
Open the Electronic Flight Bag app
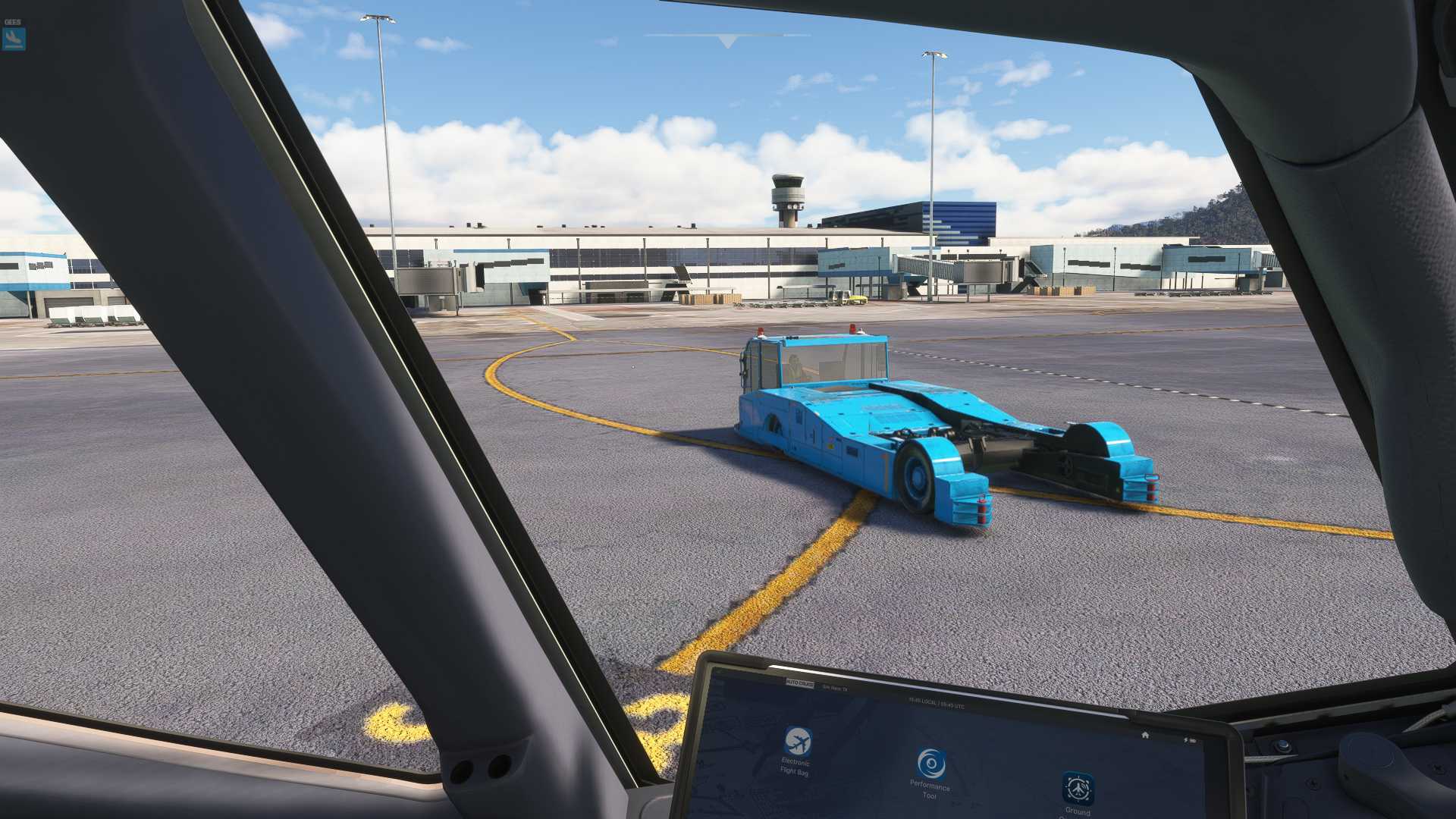point(797,741)
